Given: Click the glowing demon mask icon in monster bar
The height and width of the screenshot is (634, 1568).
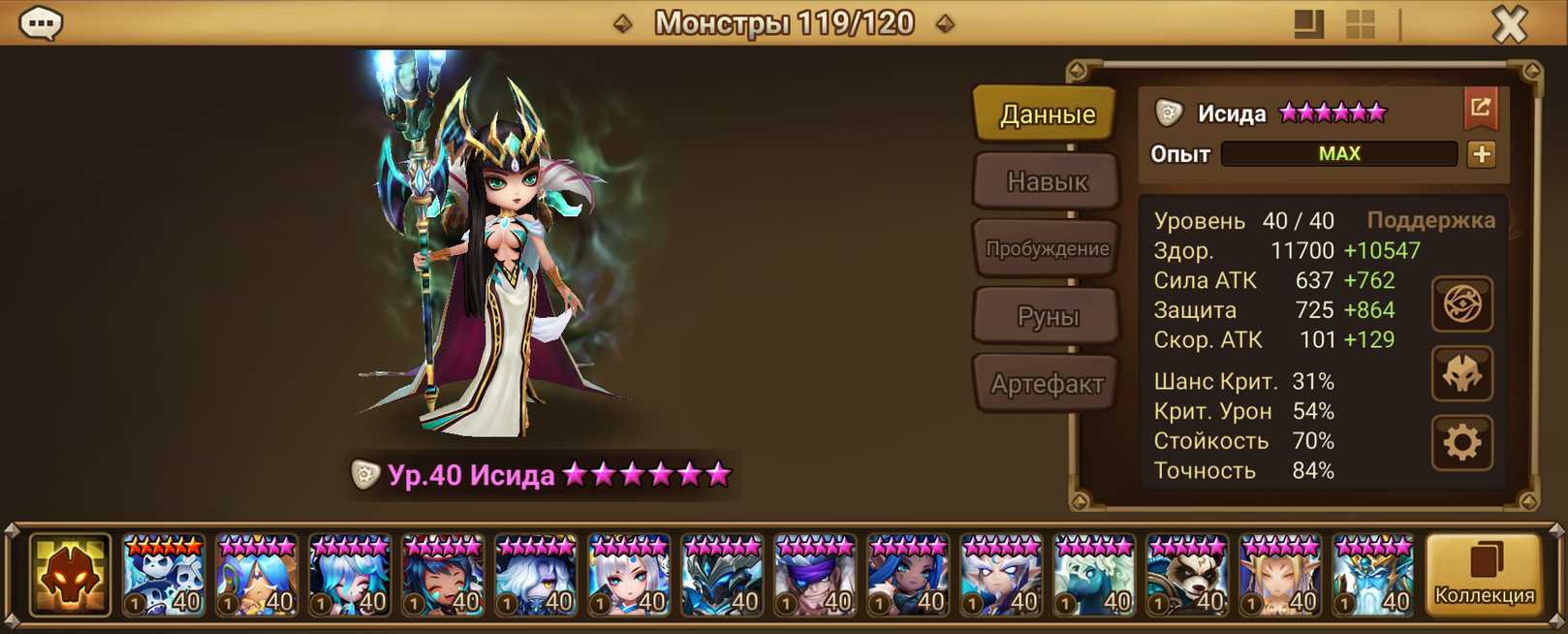Looking at the screenshot, I should point(70,576).
